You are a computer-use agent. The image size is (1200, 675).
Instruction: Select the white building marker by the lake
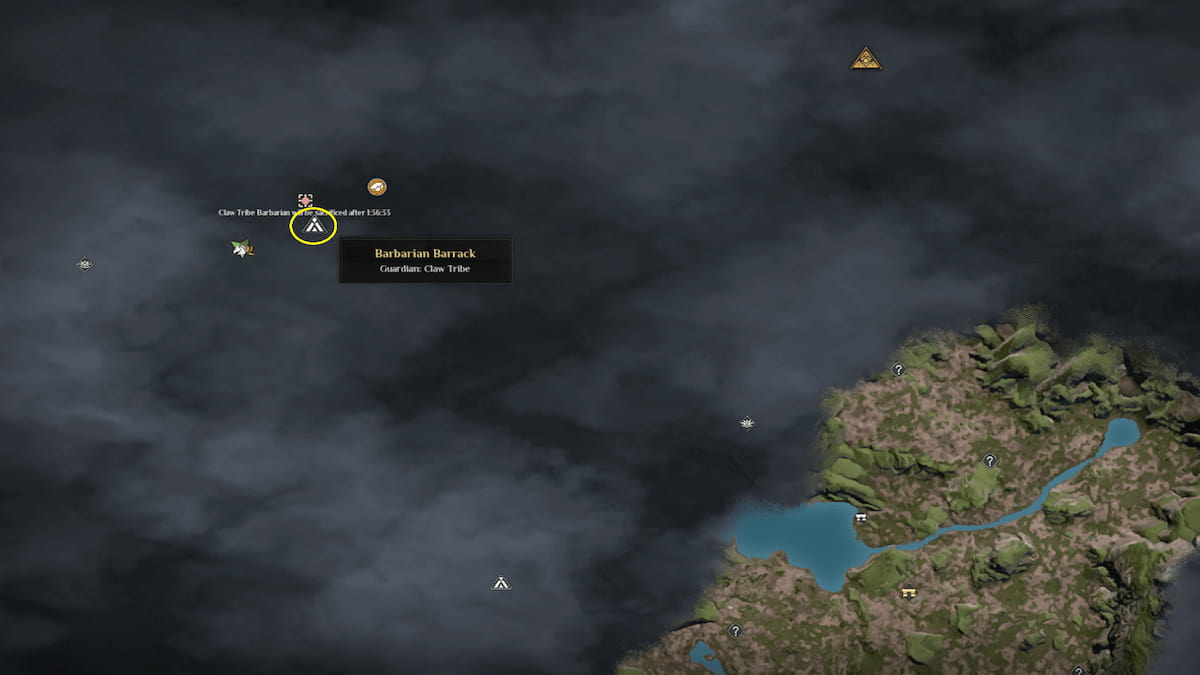860,518
